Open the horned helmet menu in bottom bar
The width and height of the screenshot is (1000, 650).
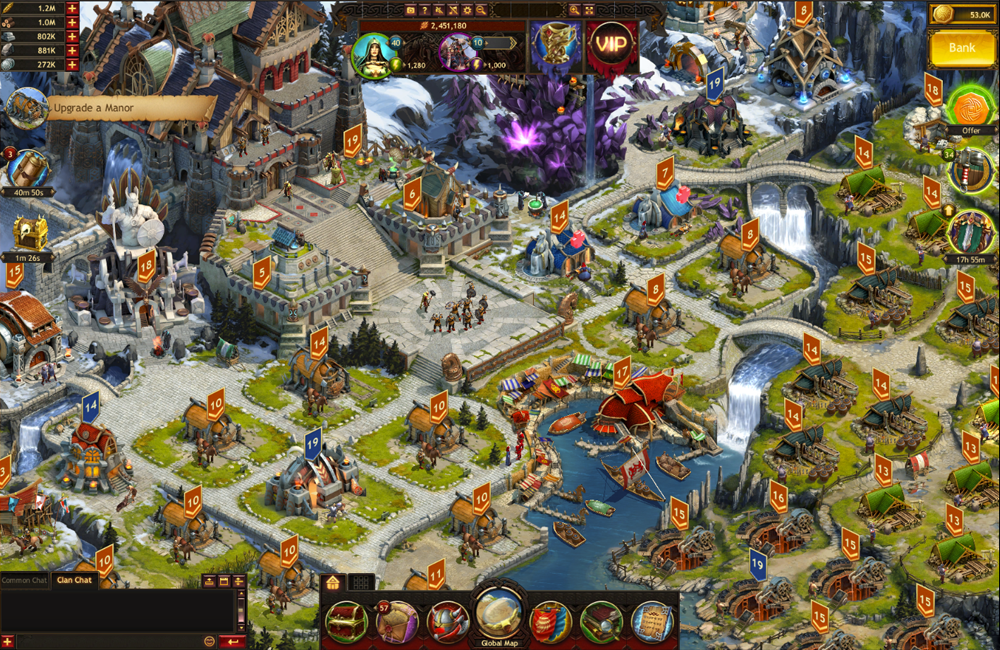[447, 621]
